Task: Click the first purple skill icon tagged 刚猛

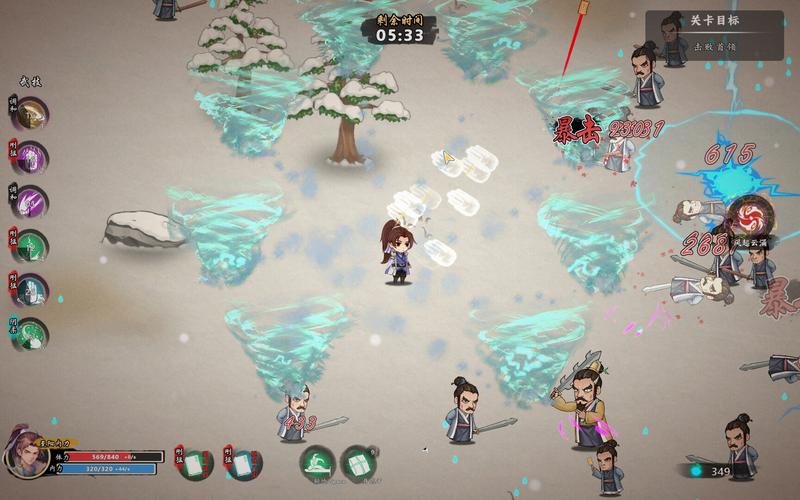Action: coord(32,157)
